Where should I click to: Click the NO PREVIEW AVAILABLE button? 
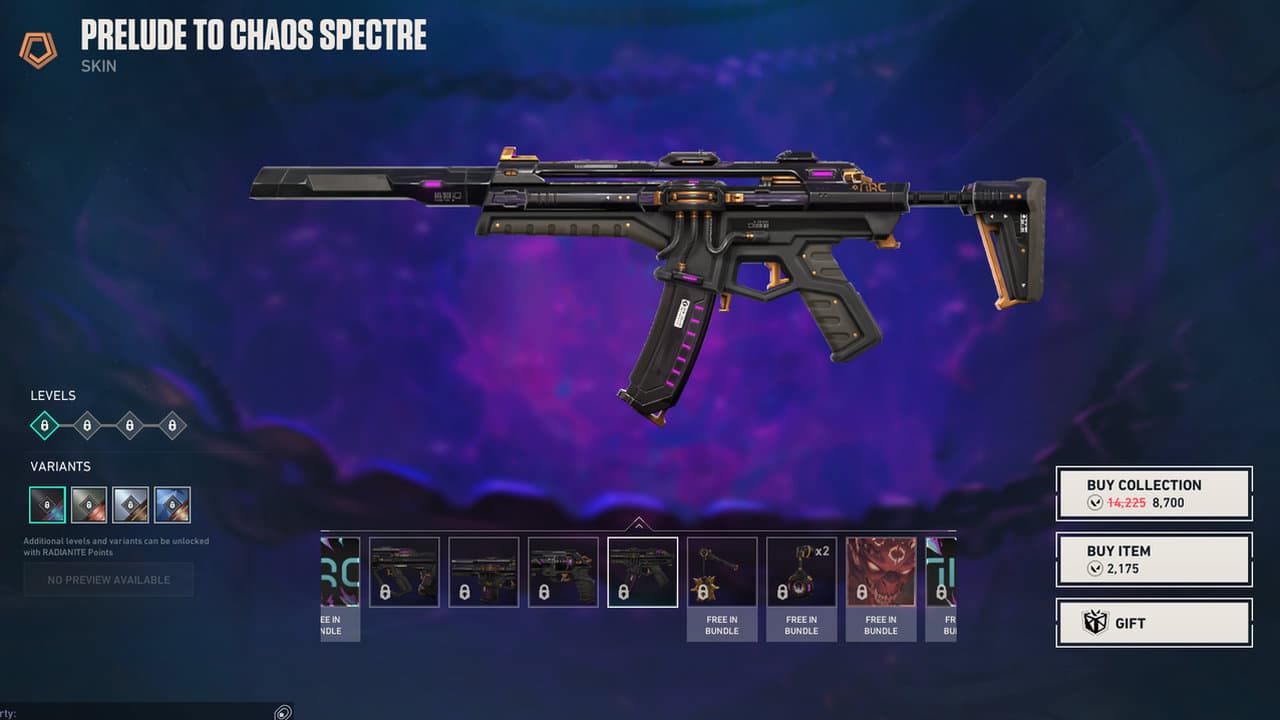[x=108, y=579]
